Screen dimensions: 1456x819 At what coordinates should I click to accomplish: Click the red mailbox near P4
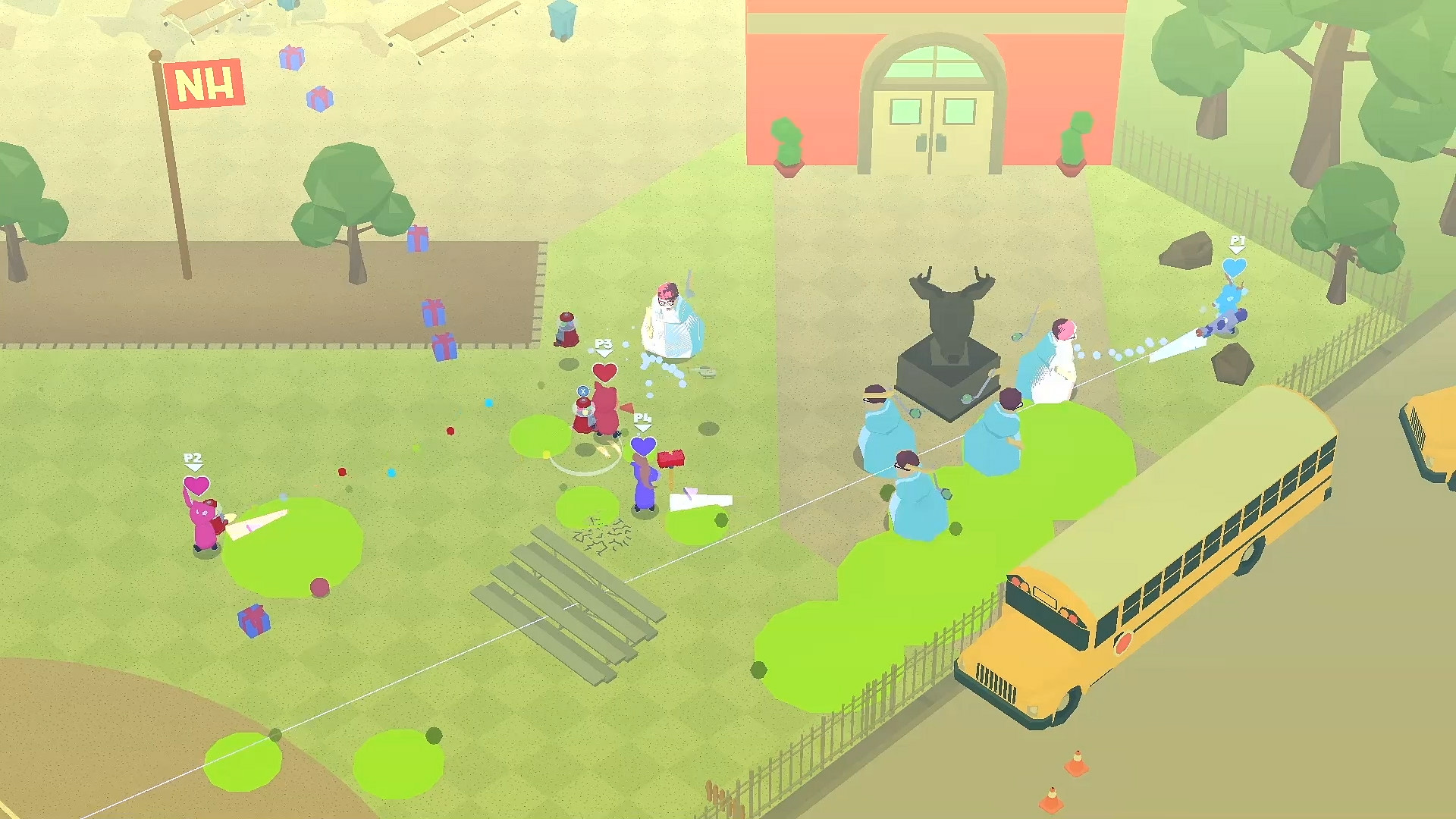click(672, 459)
